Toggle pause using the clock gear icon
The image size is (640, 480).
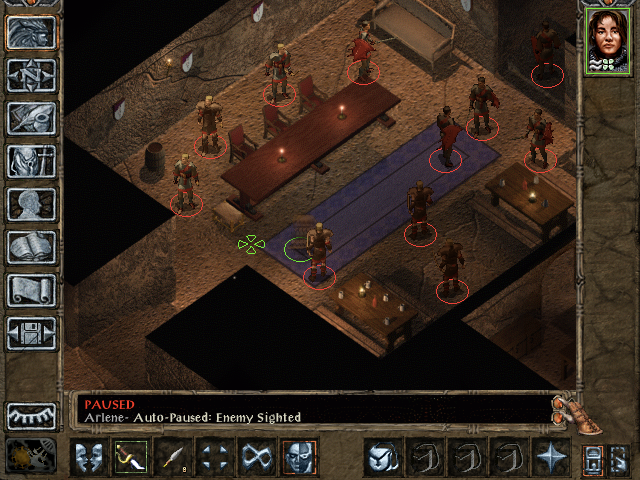(x=31, y=456)
